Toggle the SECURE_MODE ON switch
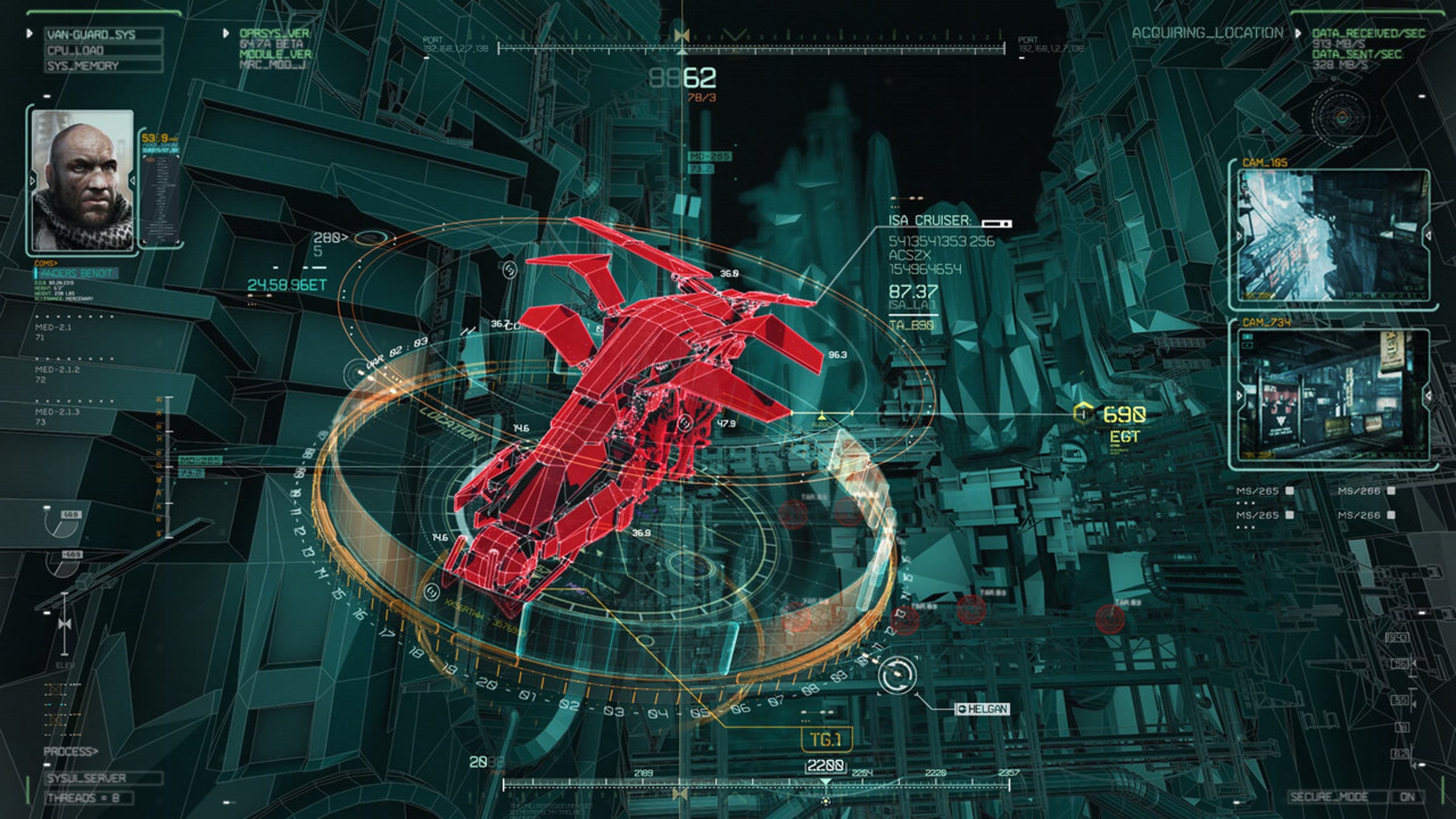The image size is (1456, 819). click(1407, 797)
